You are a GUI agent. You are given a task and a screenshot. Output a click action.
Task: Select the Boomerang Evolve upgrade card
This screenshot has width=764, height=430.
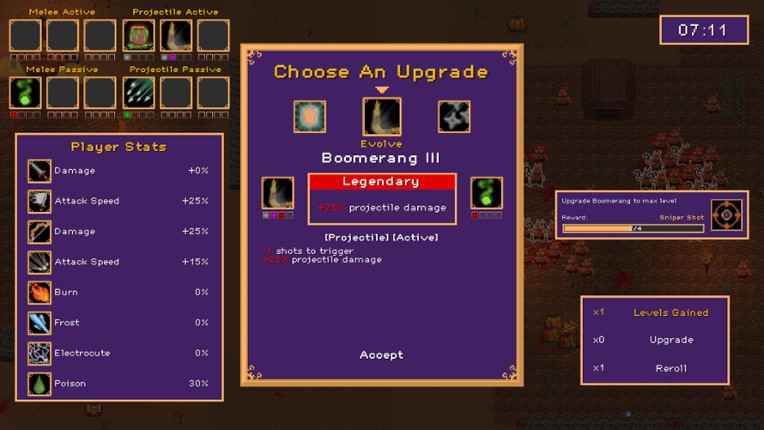381,117
